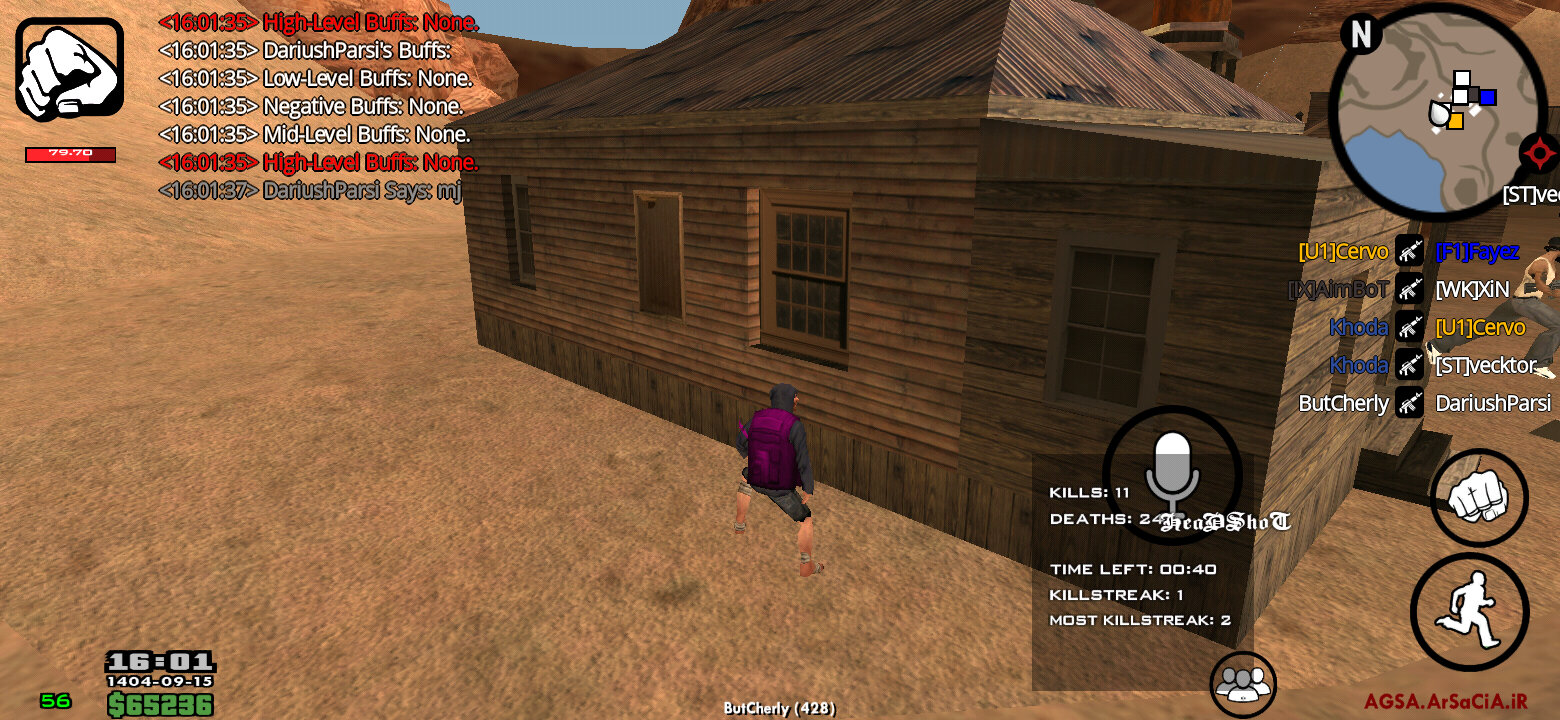
Task: Open the circular radar minimap
Action: [1434, 111]
